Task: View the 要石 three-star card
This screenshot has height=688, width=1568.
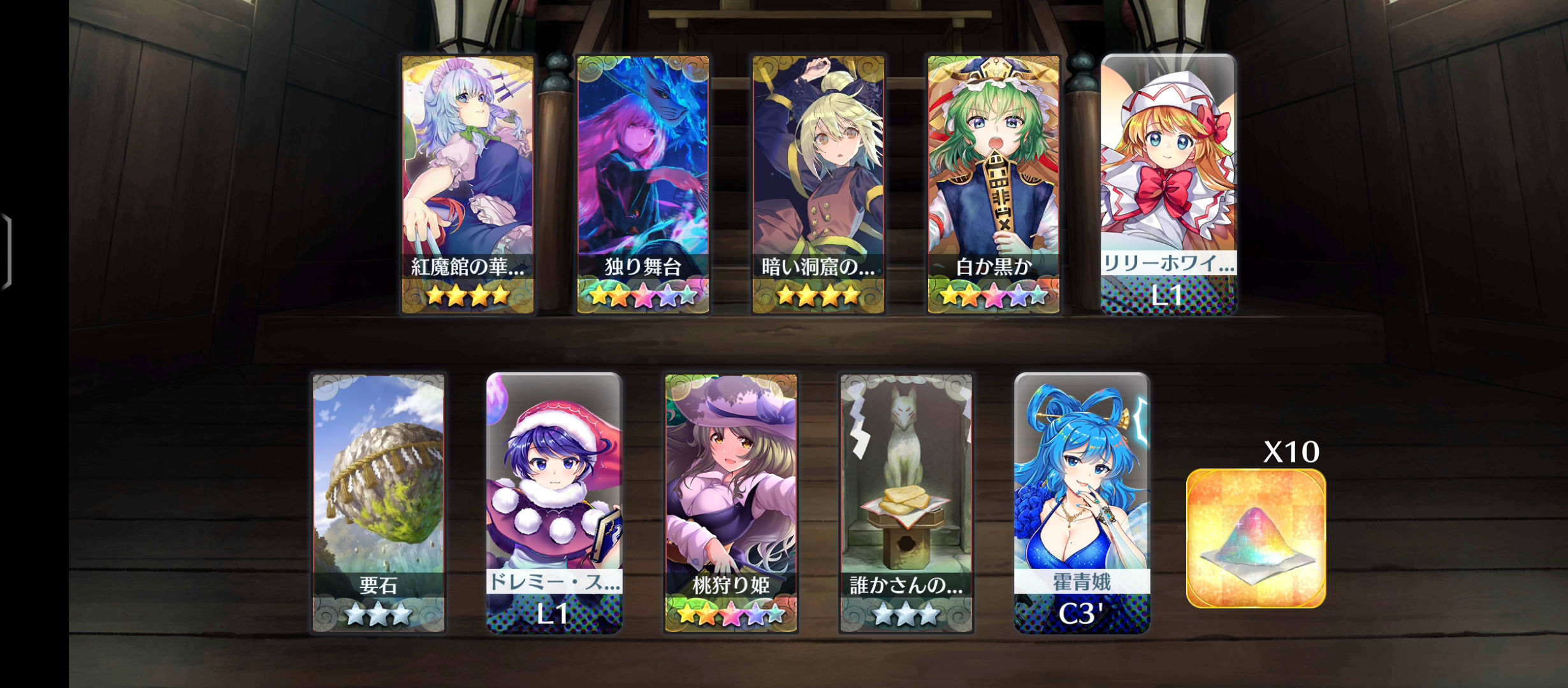Action: (379, 503)
